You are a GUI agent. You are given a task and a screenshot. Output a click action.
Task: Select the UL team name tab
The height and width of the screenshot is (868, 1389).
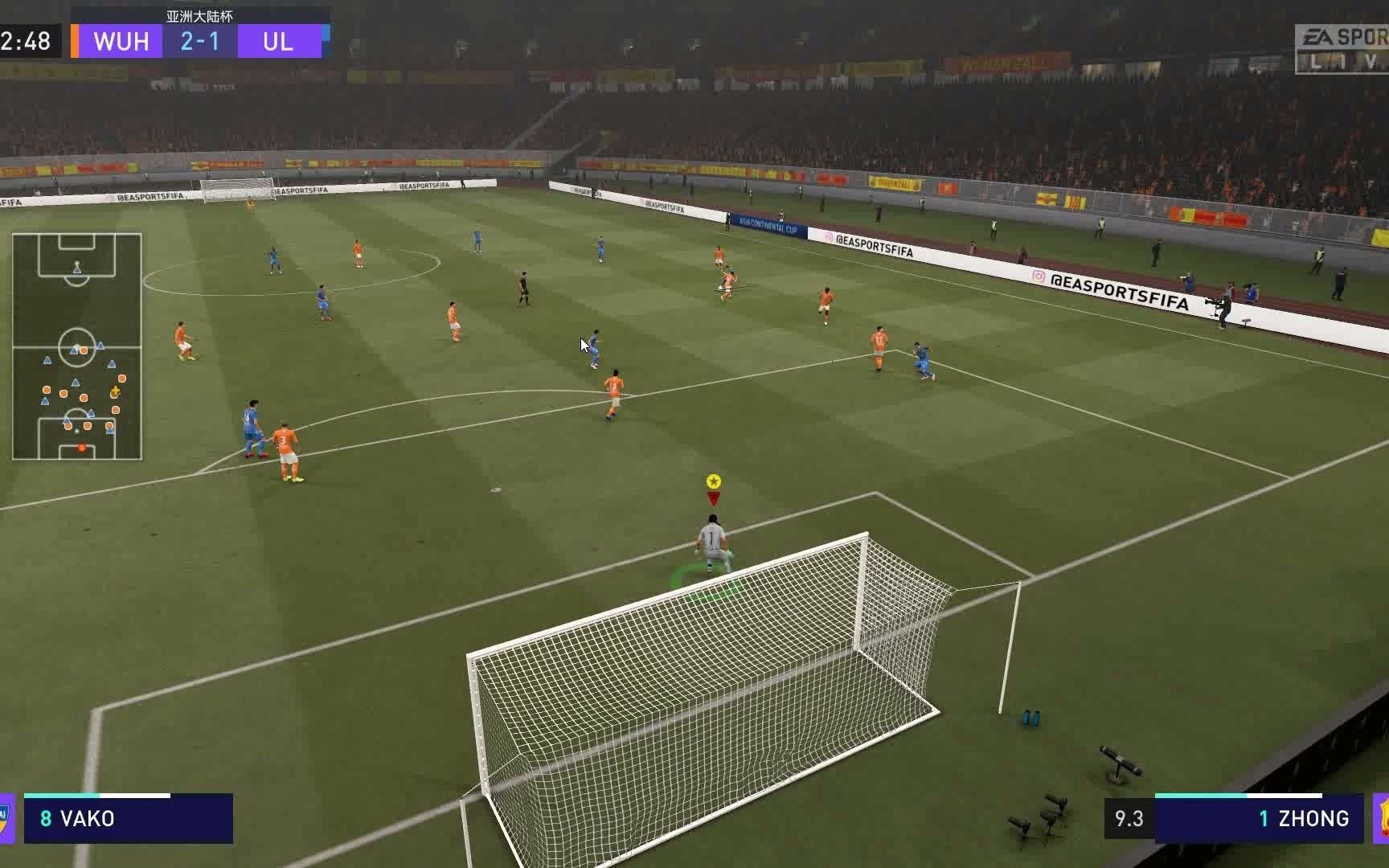pyautogui.click(x=277, y=42)
